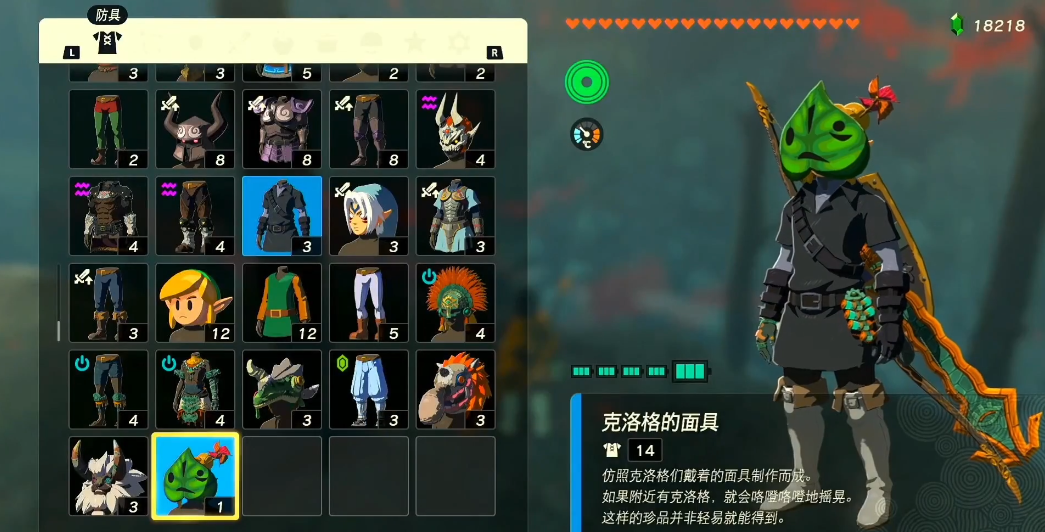Select the dark horned hood slot

click(195, 129)
